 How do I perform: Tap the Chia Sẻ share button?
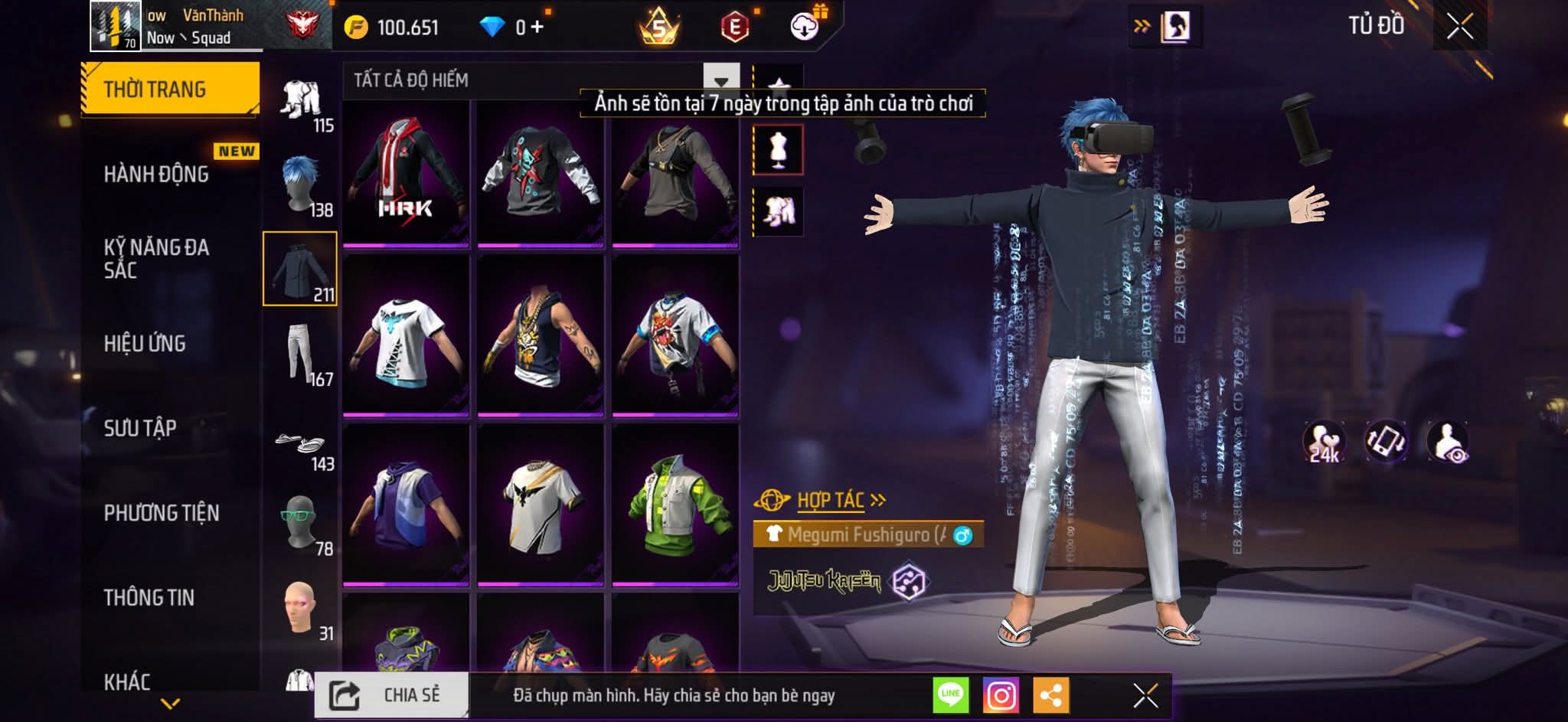pos(391,695)
